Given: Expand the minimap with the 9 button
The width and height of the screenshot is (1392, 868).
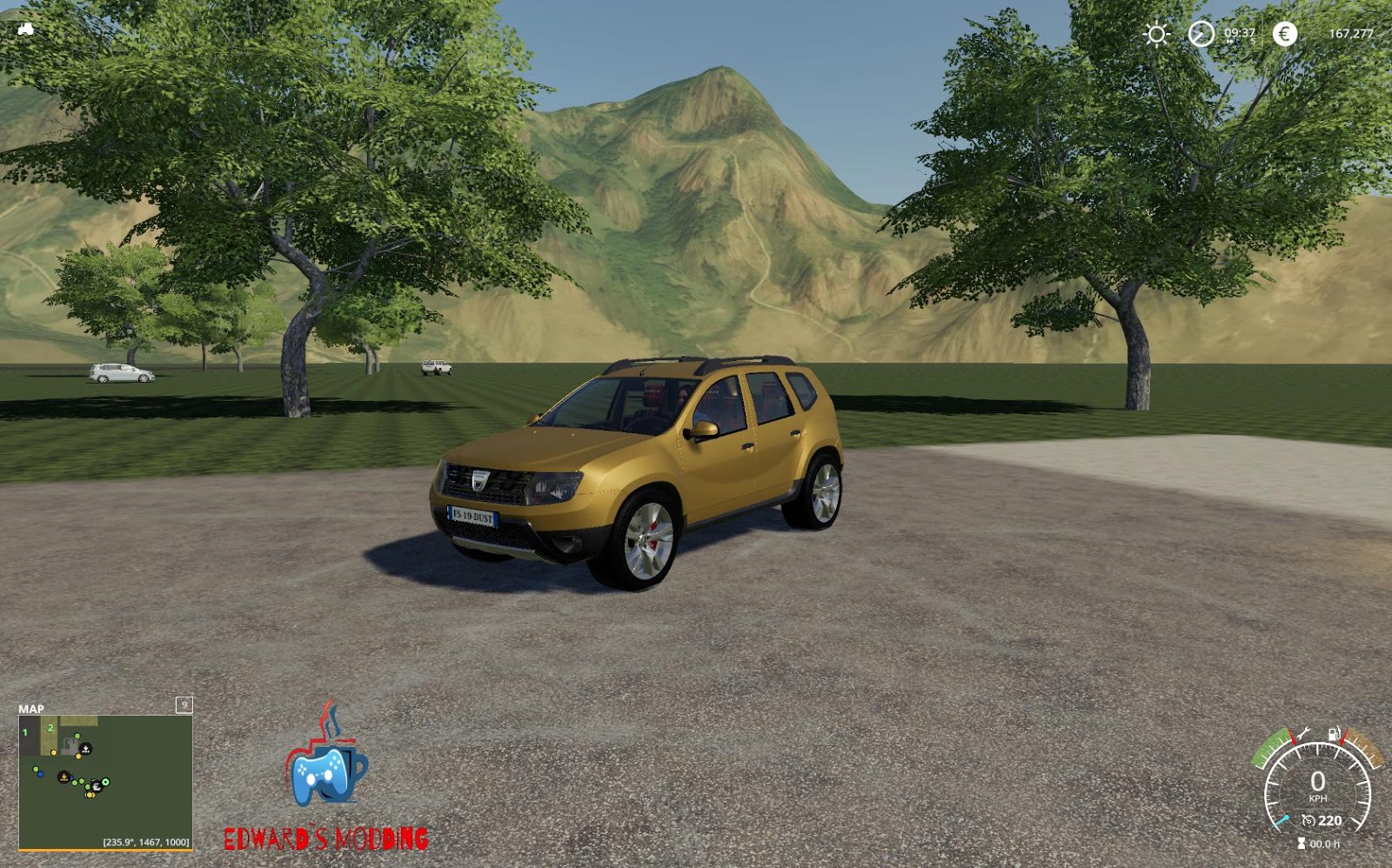Looking at the screenshot, I should (x=184, y=704).
